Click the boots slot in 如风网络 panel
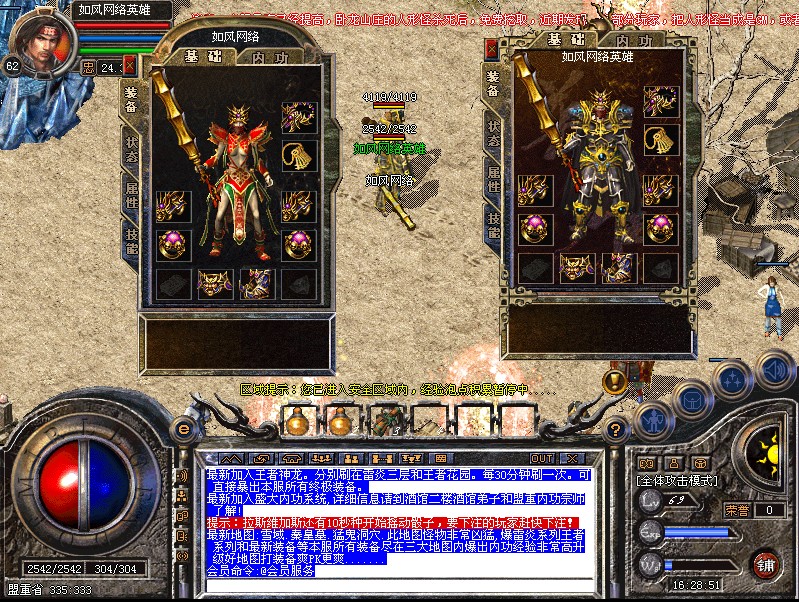Viewport: 799px width, 602px height. (x=257, y=284)
